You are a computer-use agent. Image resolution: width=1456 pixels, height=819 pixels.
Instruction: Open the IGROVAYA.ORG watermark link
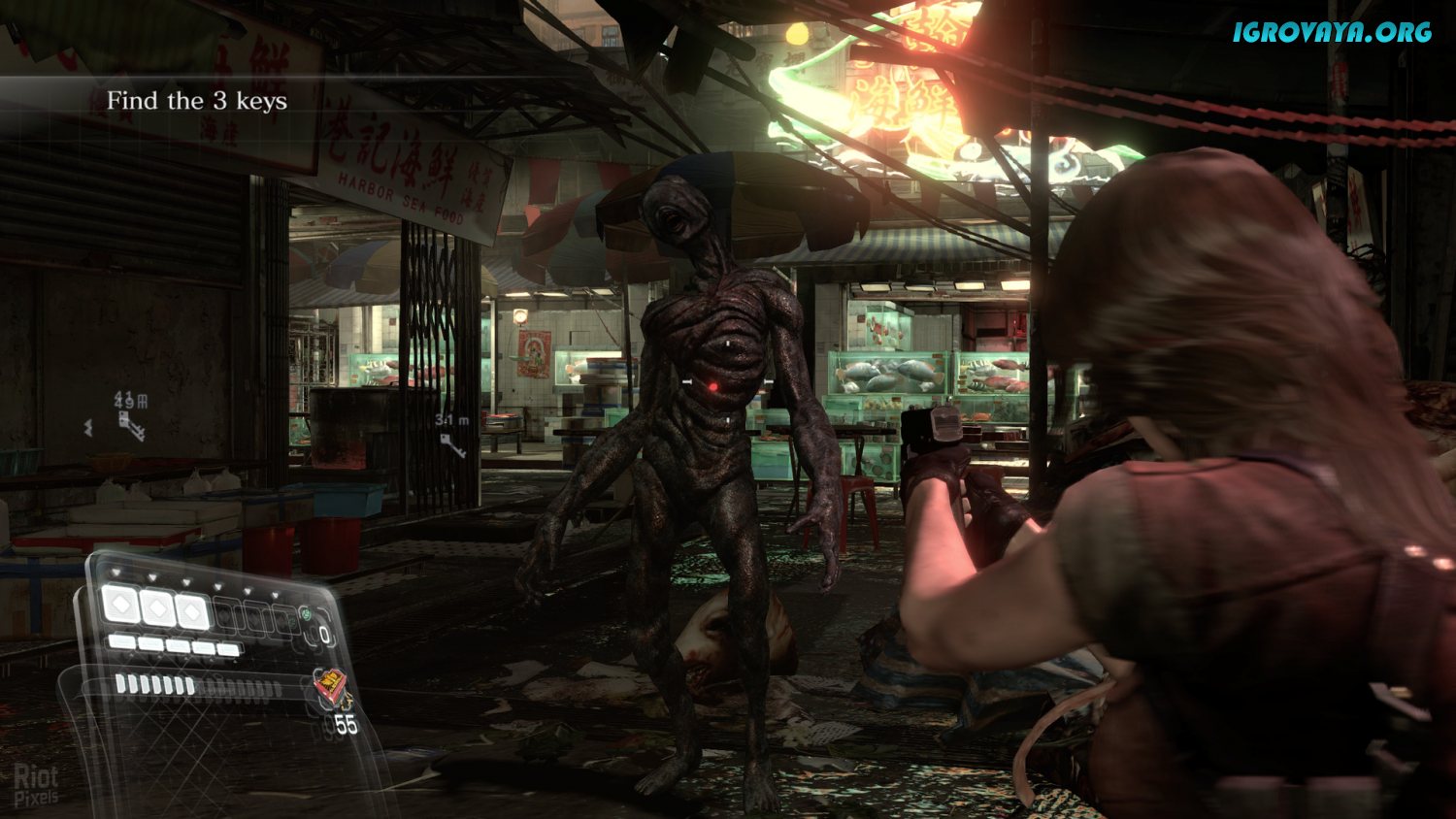(1333, 32)
